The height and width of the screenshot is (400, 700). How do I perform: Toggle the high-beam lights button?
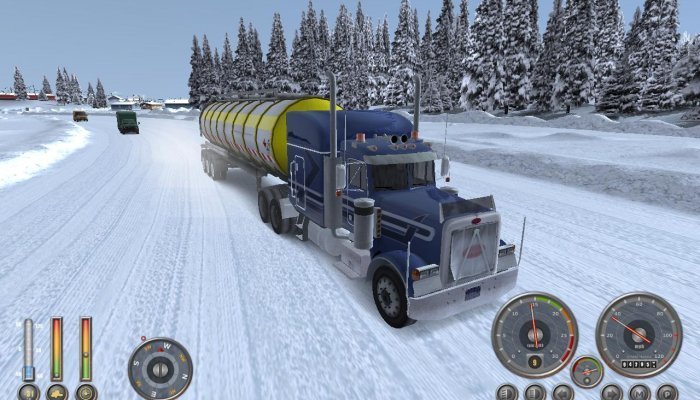point(535,393)
